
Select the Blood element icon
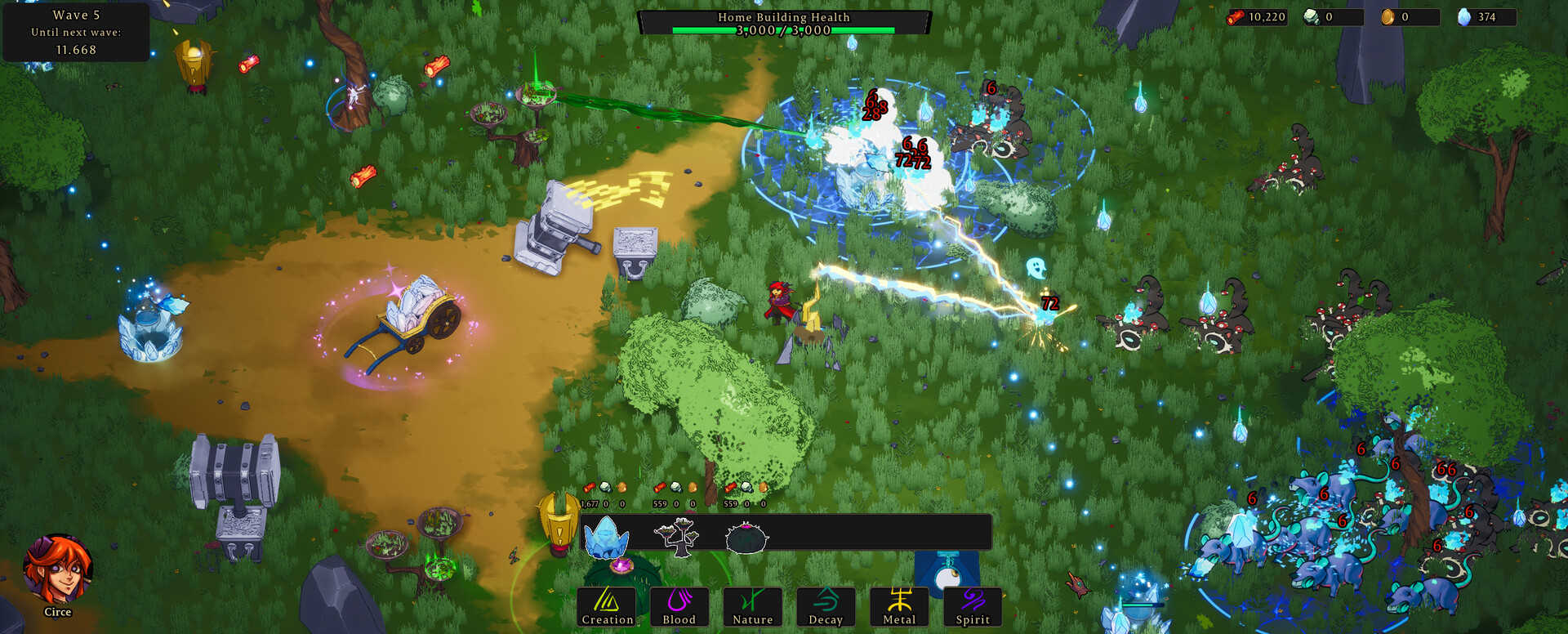pyautogui.click(x=679, y=607)
